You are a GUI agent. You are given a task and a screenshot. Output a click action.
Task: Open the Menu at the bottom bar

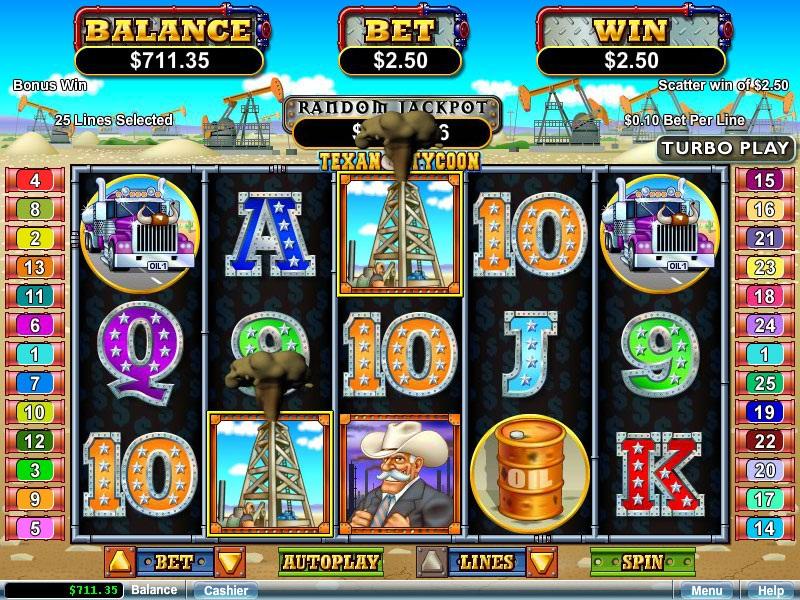pyautogui.click(x=706, y=590)
